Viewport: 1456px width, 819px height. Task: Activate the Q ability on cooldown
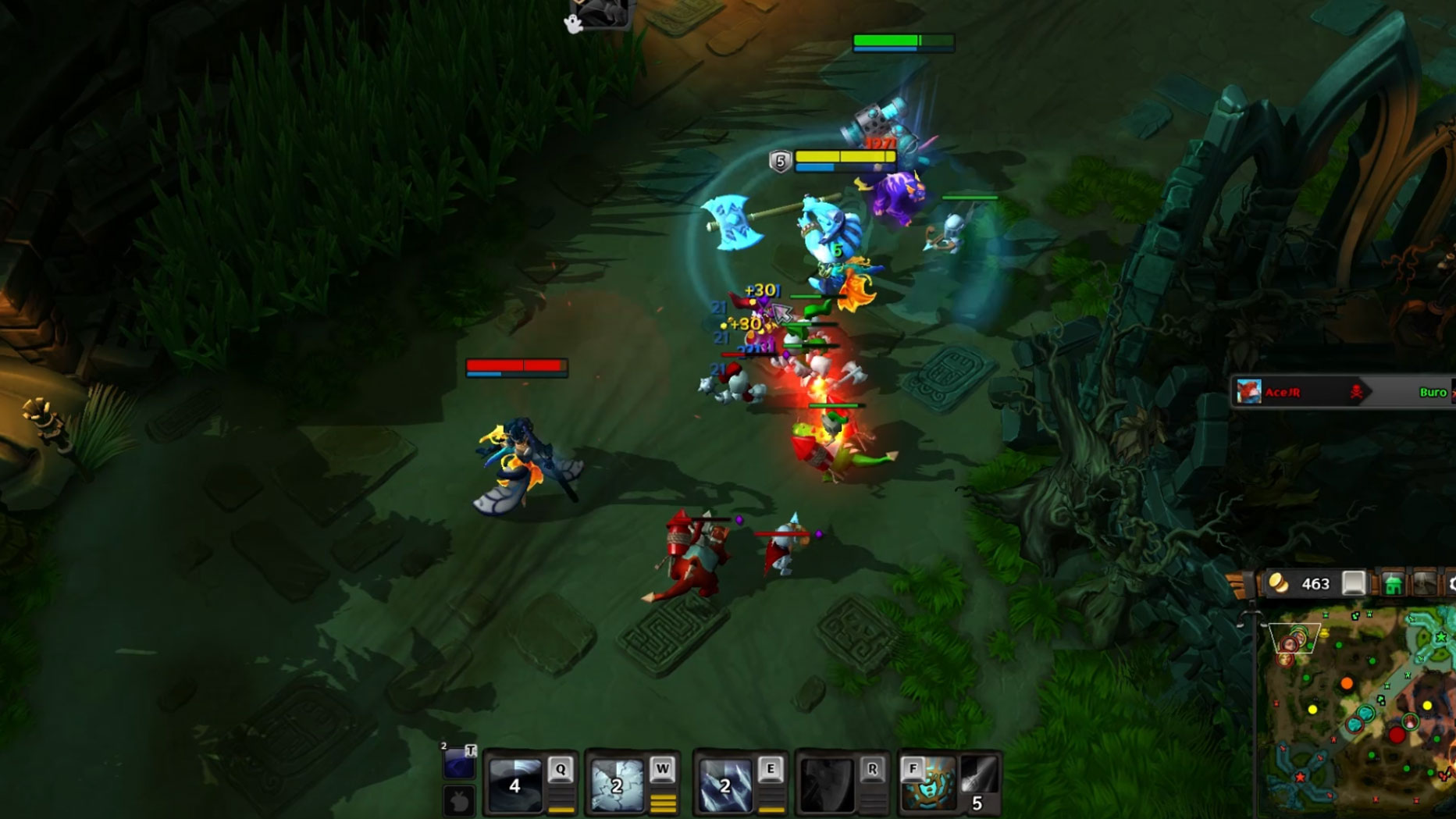point(514,785)
